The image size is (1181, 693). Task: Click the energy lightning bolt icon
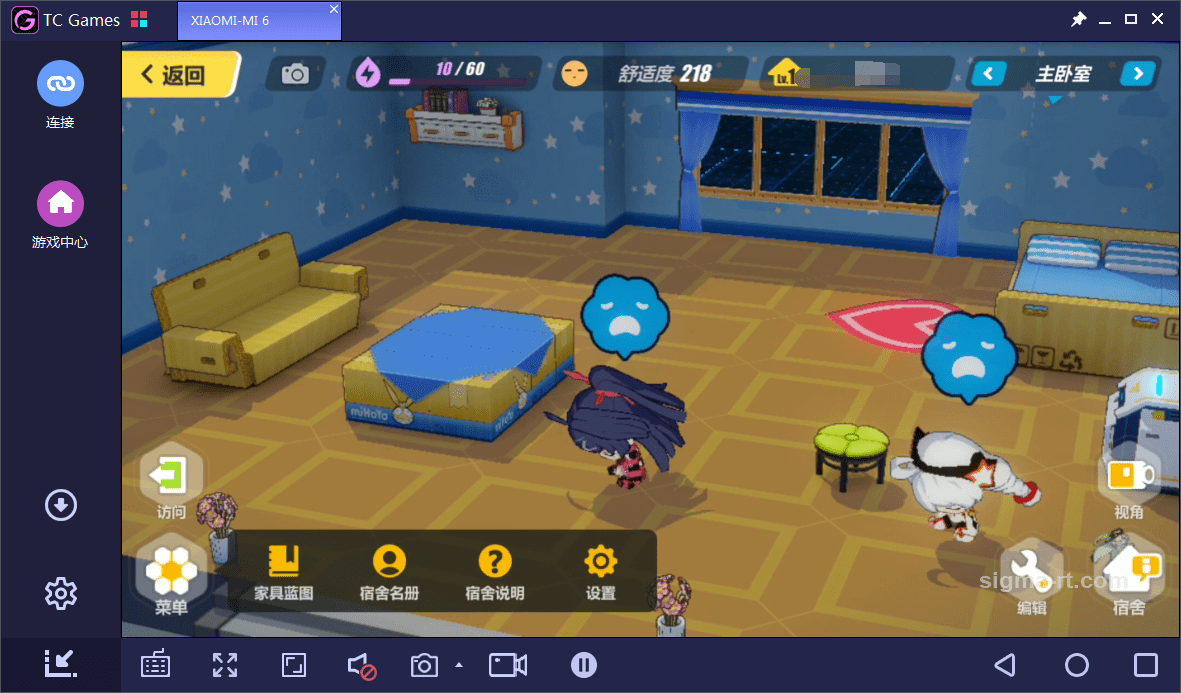[x=369, y=72]
